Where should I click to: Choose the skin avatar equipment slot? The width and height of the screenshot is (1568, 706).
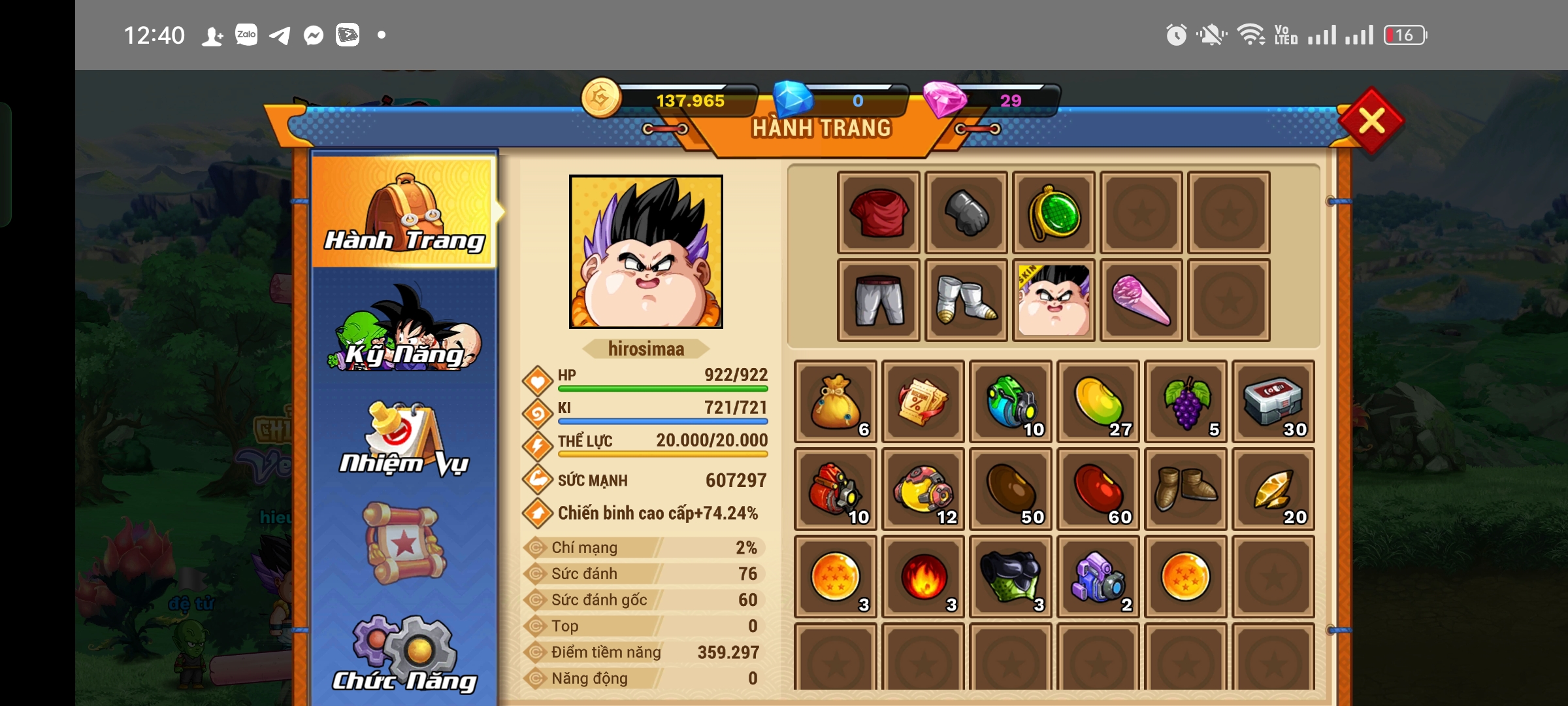[x=1054, y=300]
